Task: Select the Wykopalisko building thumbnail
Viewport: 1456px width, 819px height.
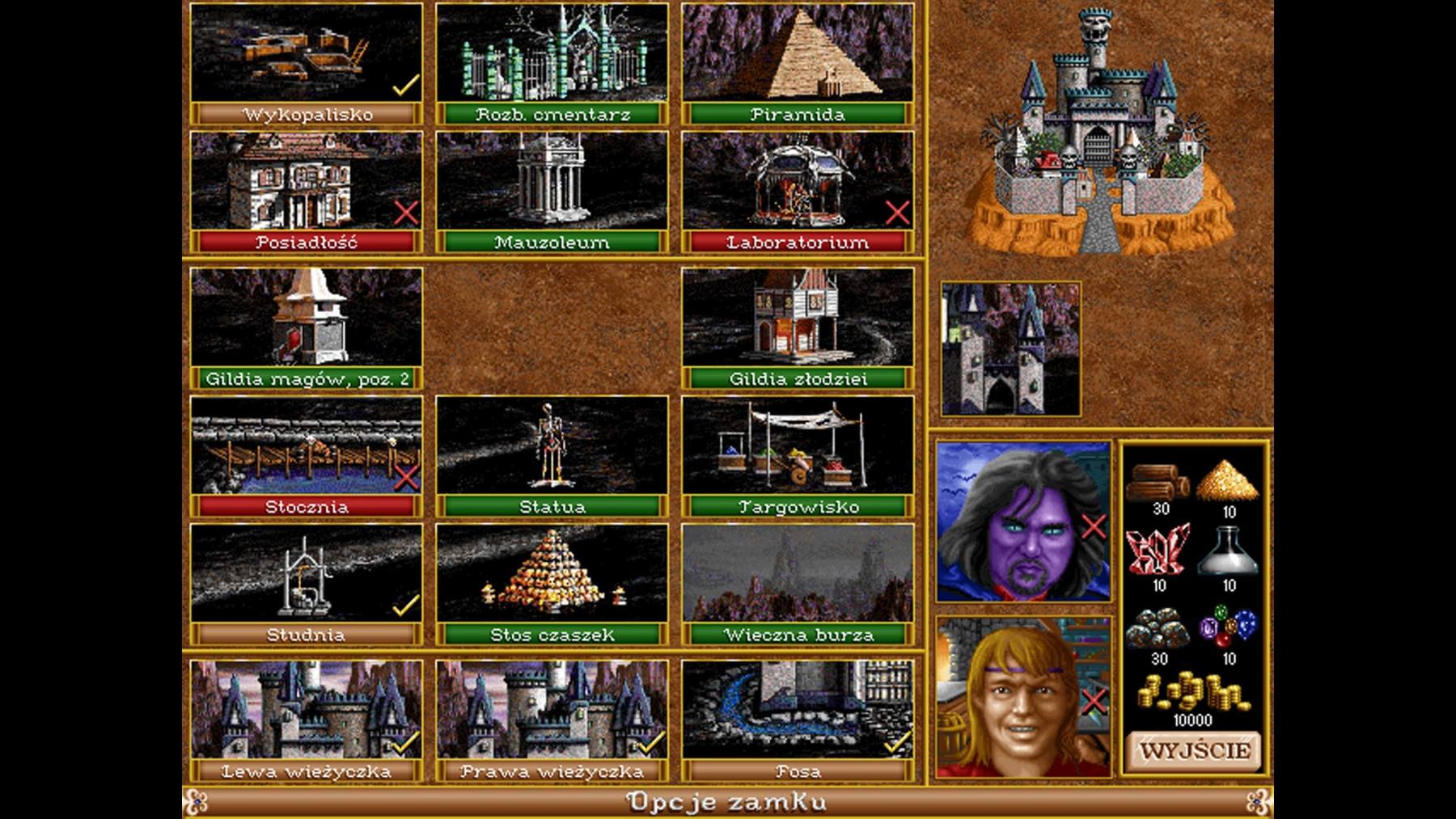Action: (303, 50)
